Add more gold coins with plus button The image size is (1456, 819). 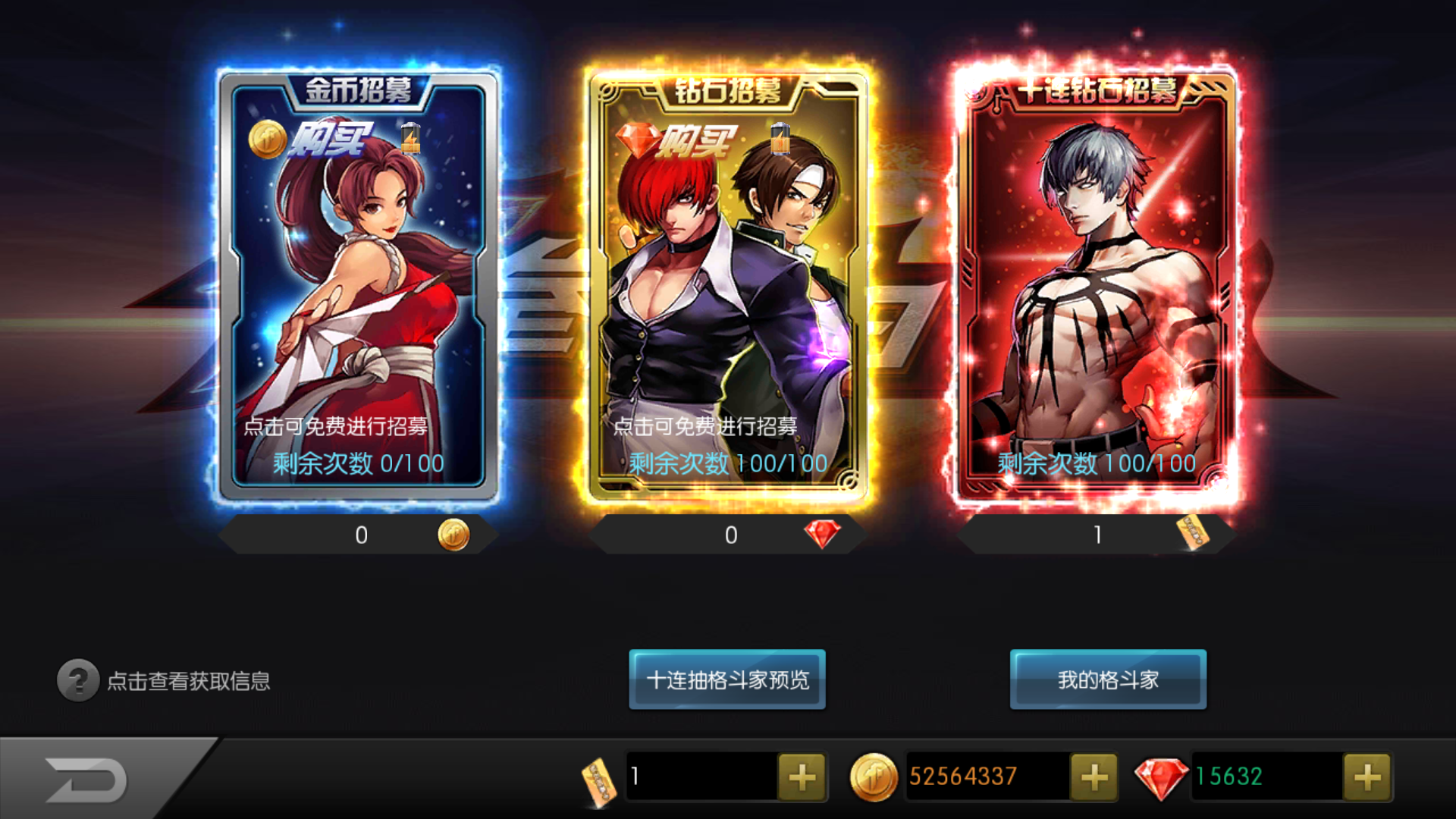1094,777
